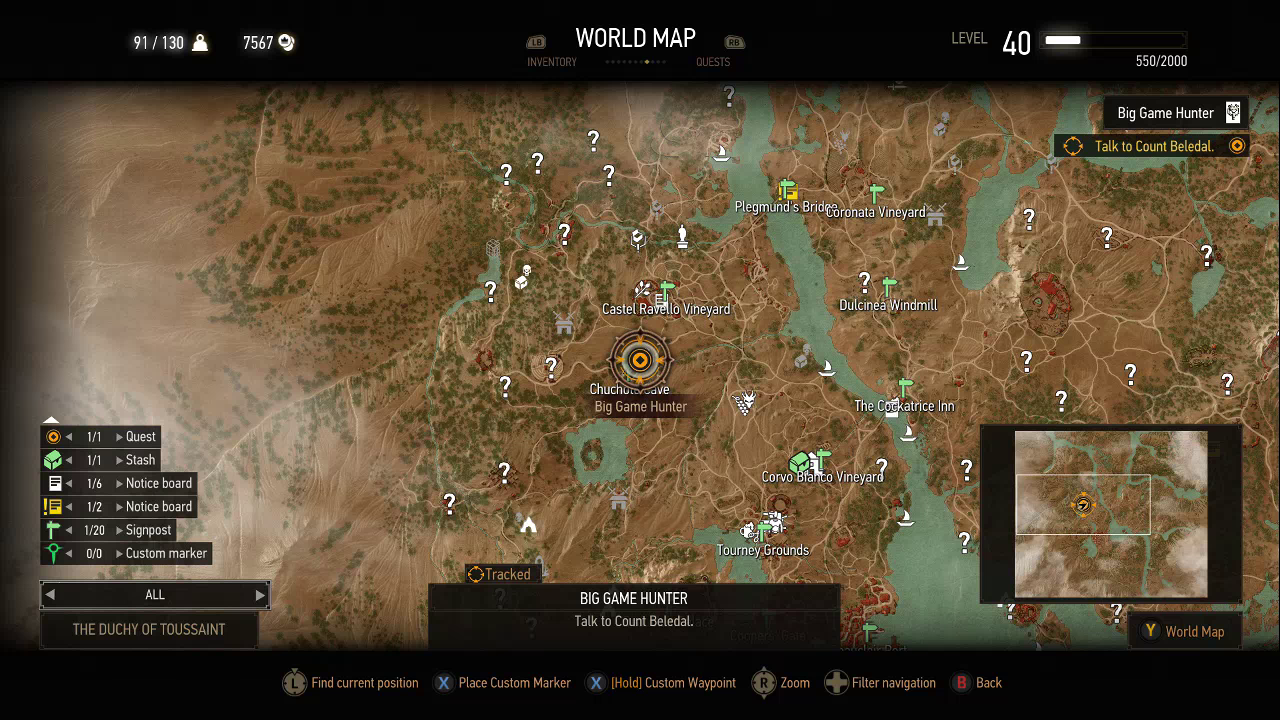Cycle filter category left from ALL

click(50, 595)
